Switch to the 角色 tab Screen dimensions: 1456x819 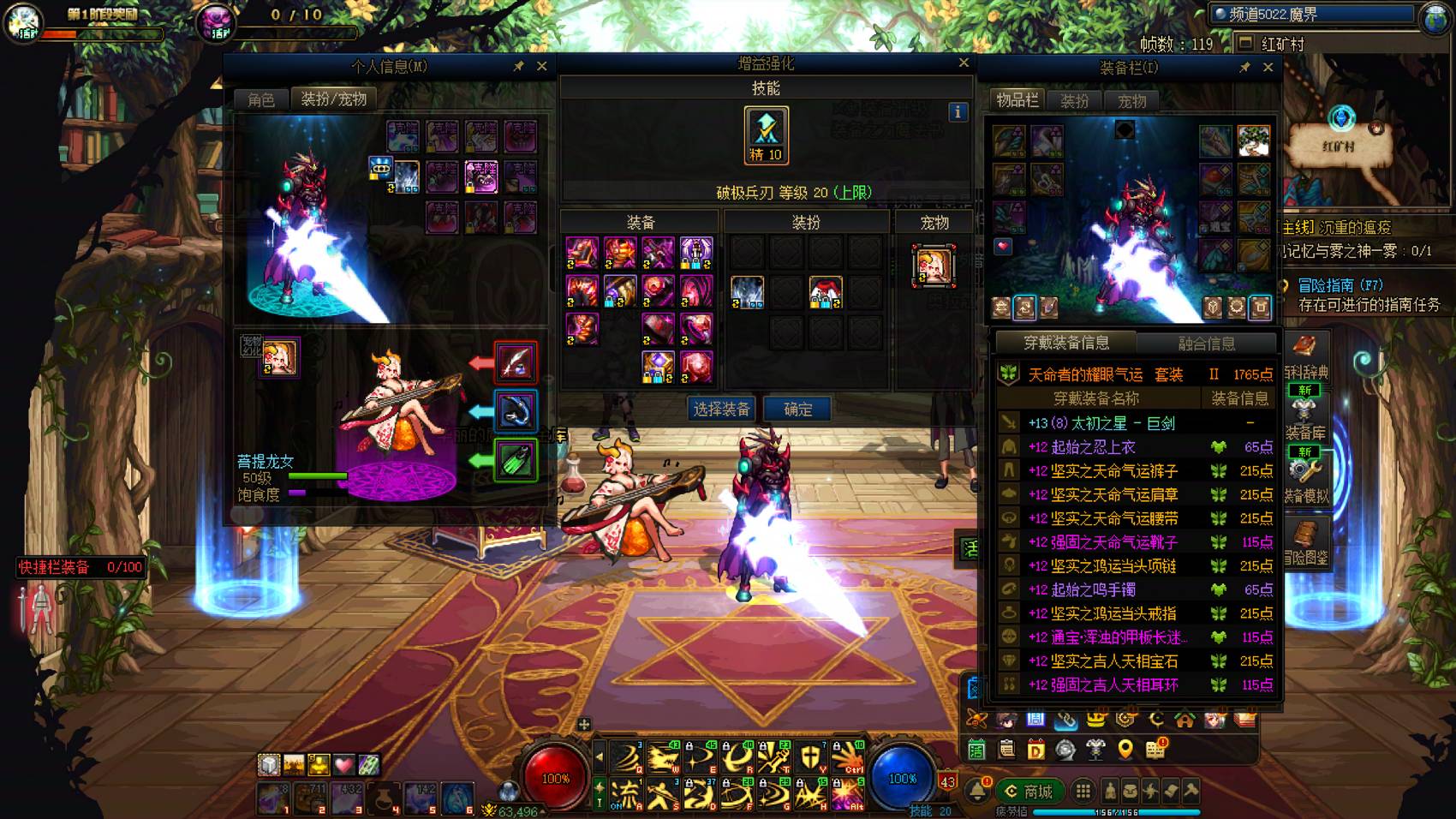(261, 99)
